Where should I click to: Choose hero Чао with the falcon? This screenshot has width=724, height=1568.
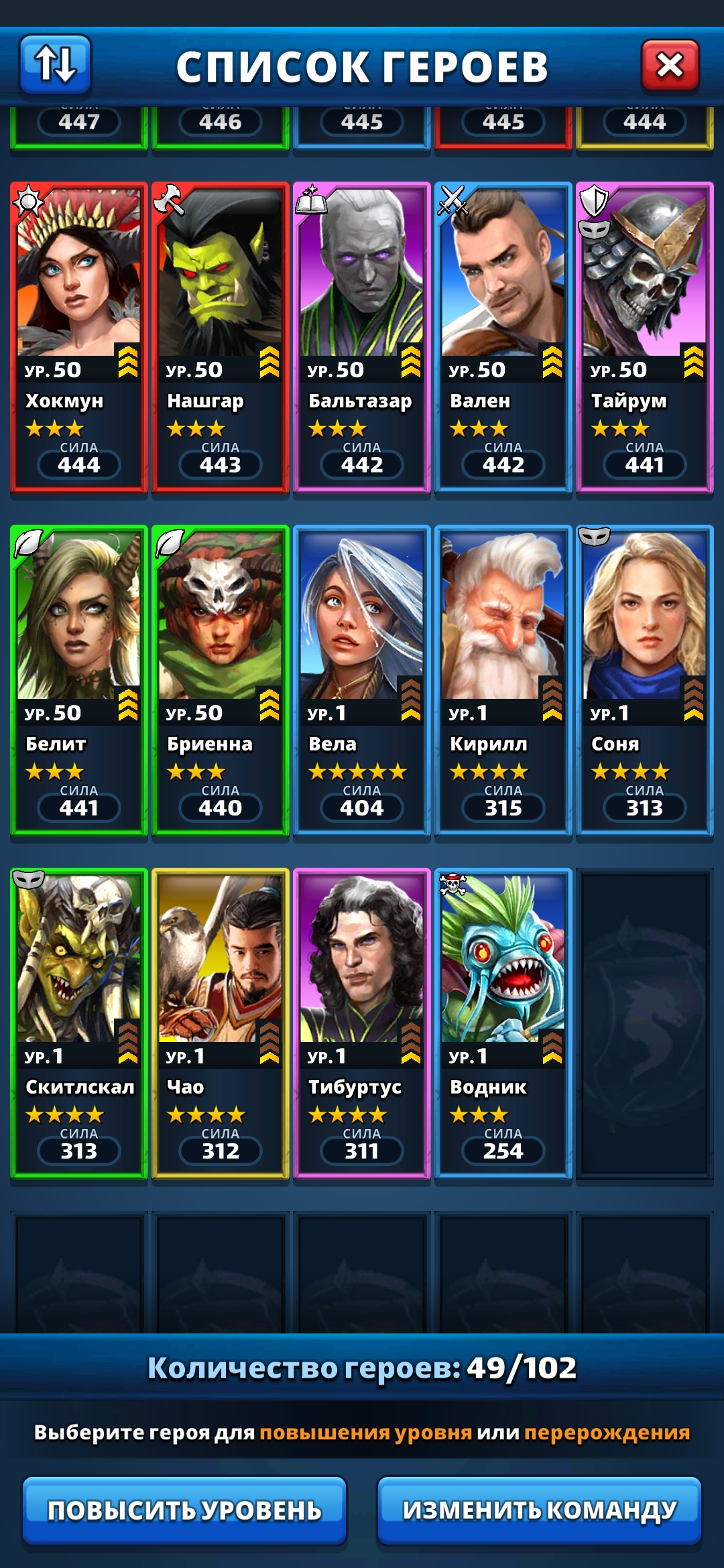pos(220,1021)
